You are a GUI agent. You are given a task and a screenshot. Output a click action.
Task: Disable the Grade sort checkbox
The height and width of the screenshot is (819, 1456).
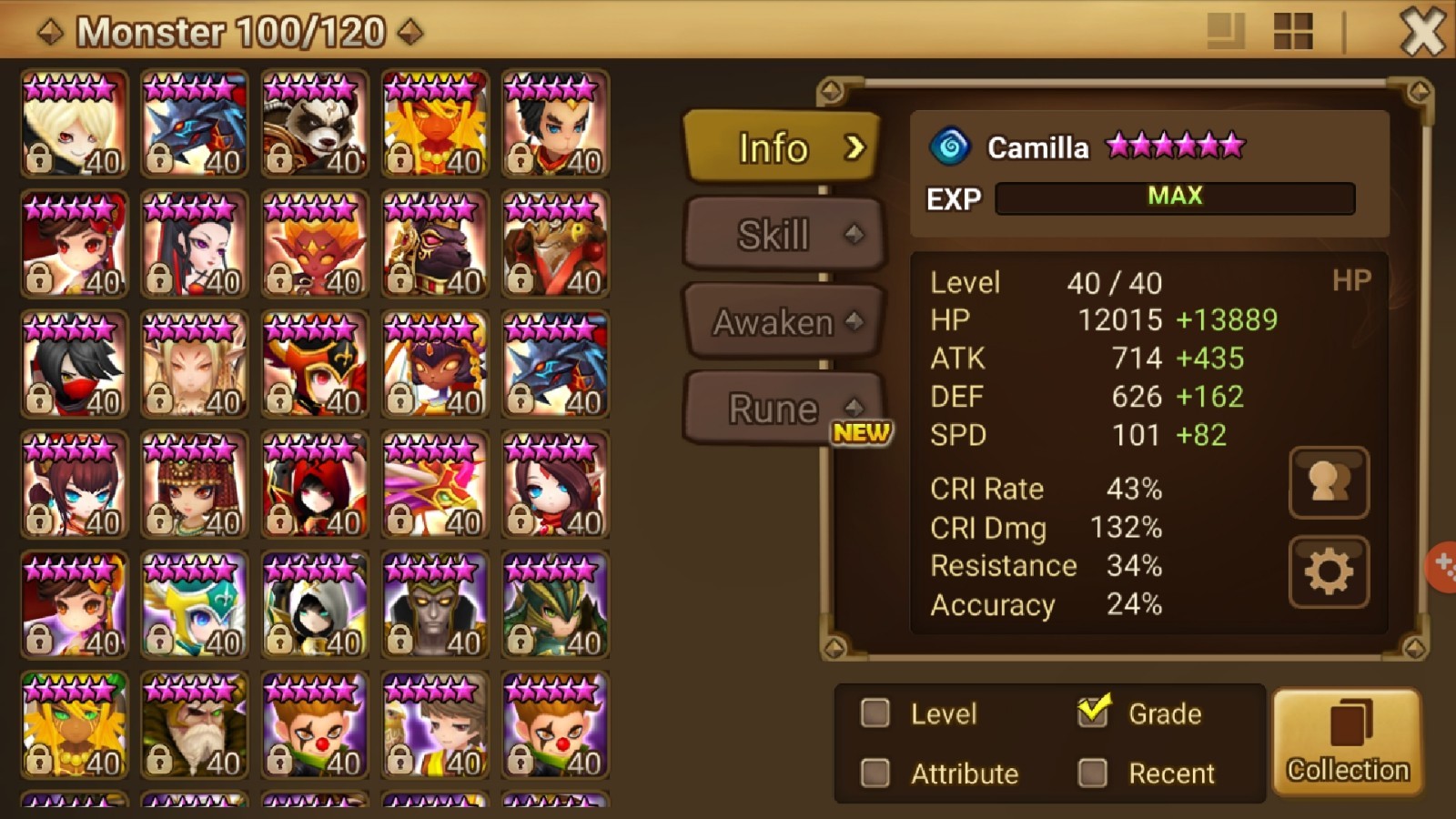click(1094, 714)
